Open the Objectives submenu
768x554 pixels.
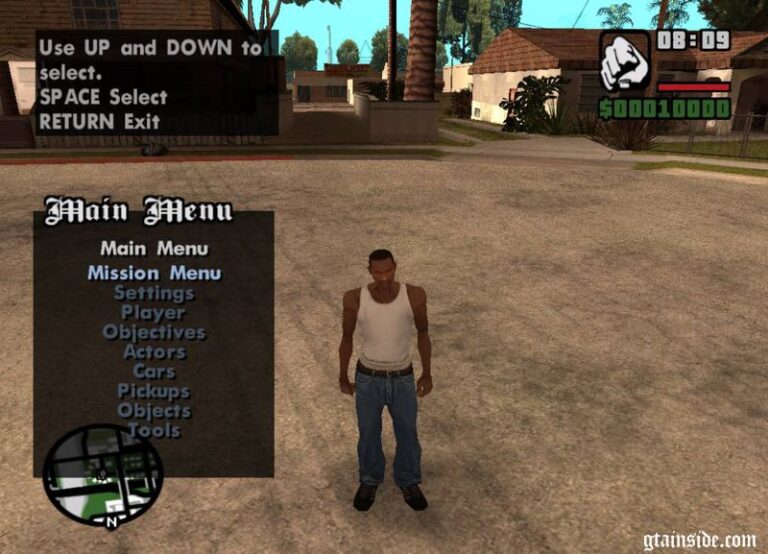[154, 332]
